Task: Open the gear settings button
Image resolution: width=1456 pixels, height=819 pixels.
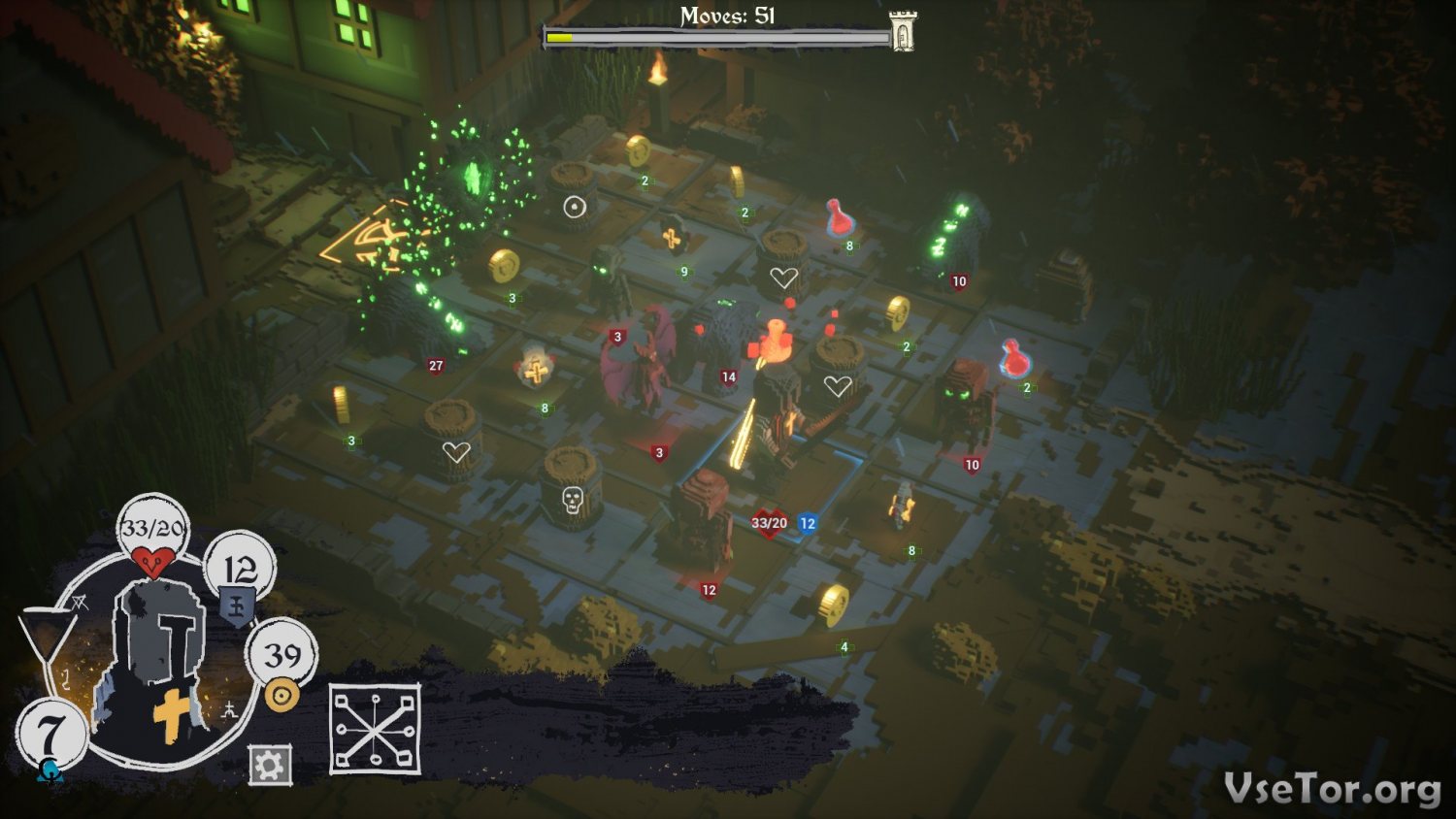Action: pos(269,766)
